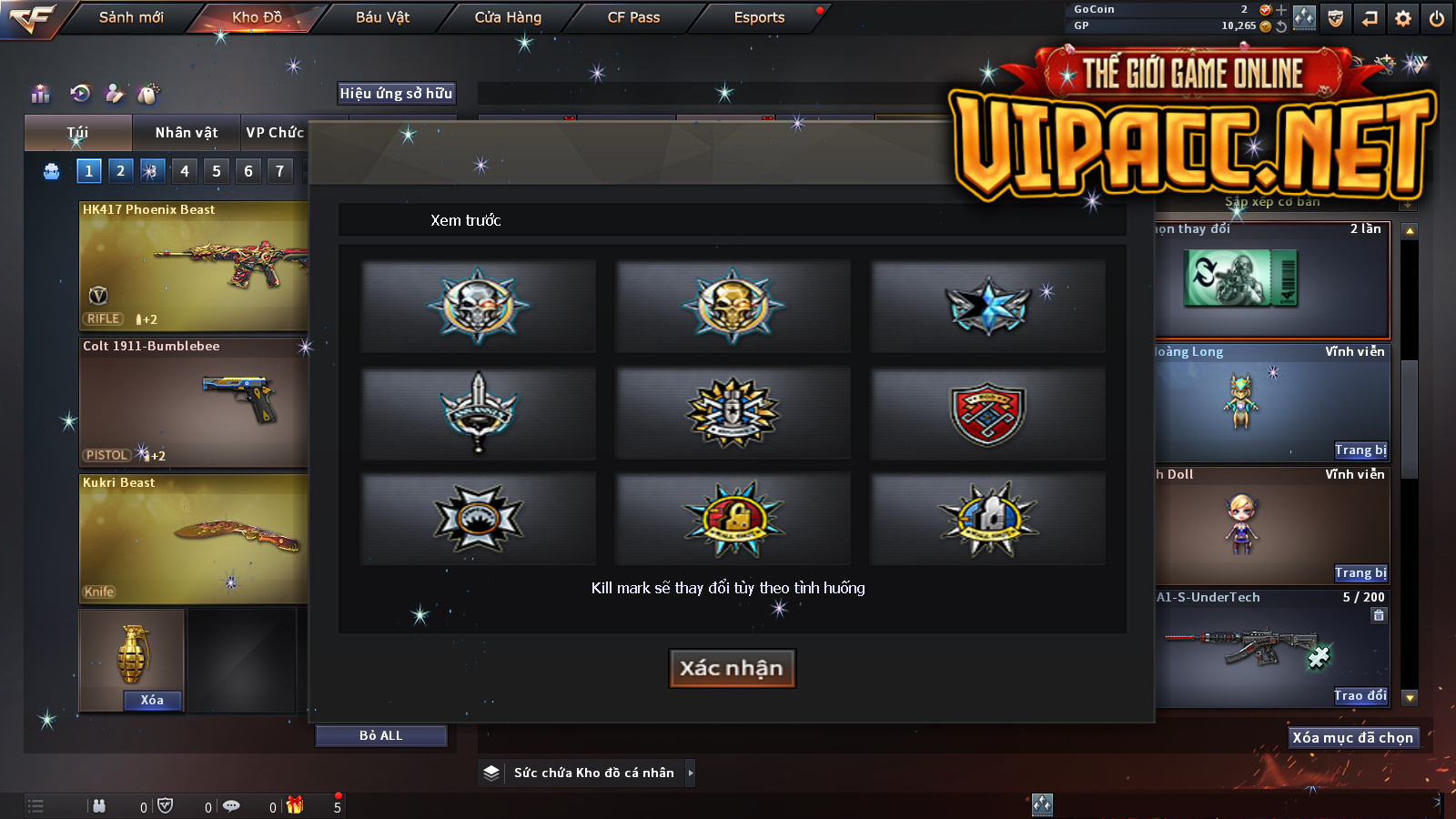Select the HK417 Phoenix Beast rifle
The height and width of the screenshot is (819, 1456).
tap(193, 266)
